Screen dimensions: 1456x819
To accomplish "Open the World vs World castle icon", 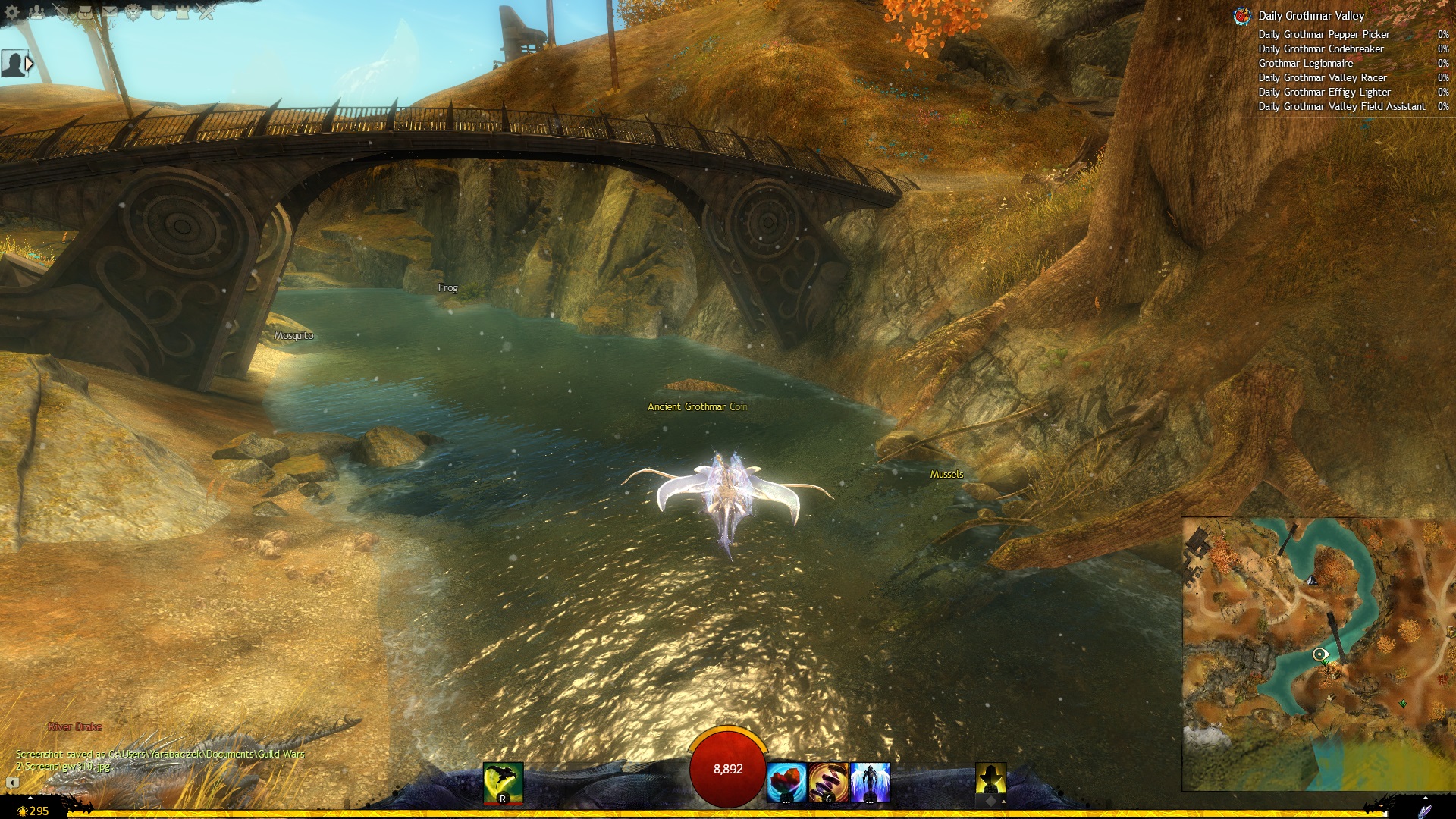I will point(183,11).
